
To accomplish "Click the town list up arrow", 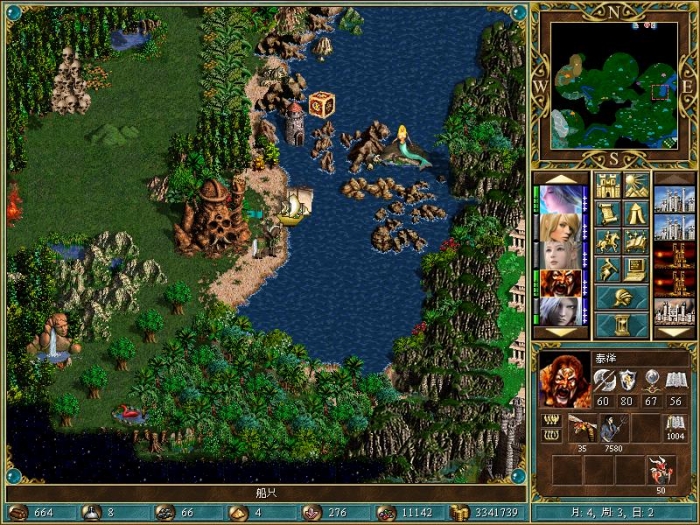I will 673,179.
